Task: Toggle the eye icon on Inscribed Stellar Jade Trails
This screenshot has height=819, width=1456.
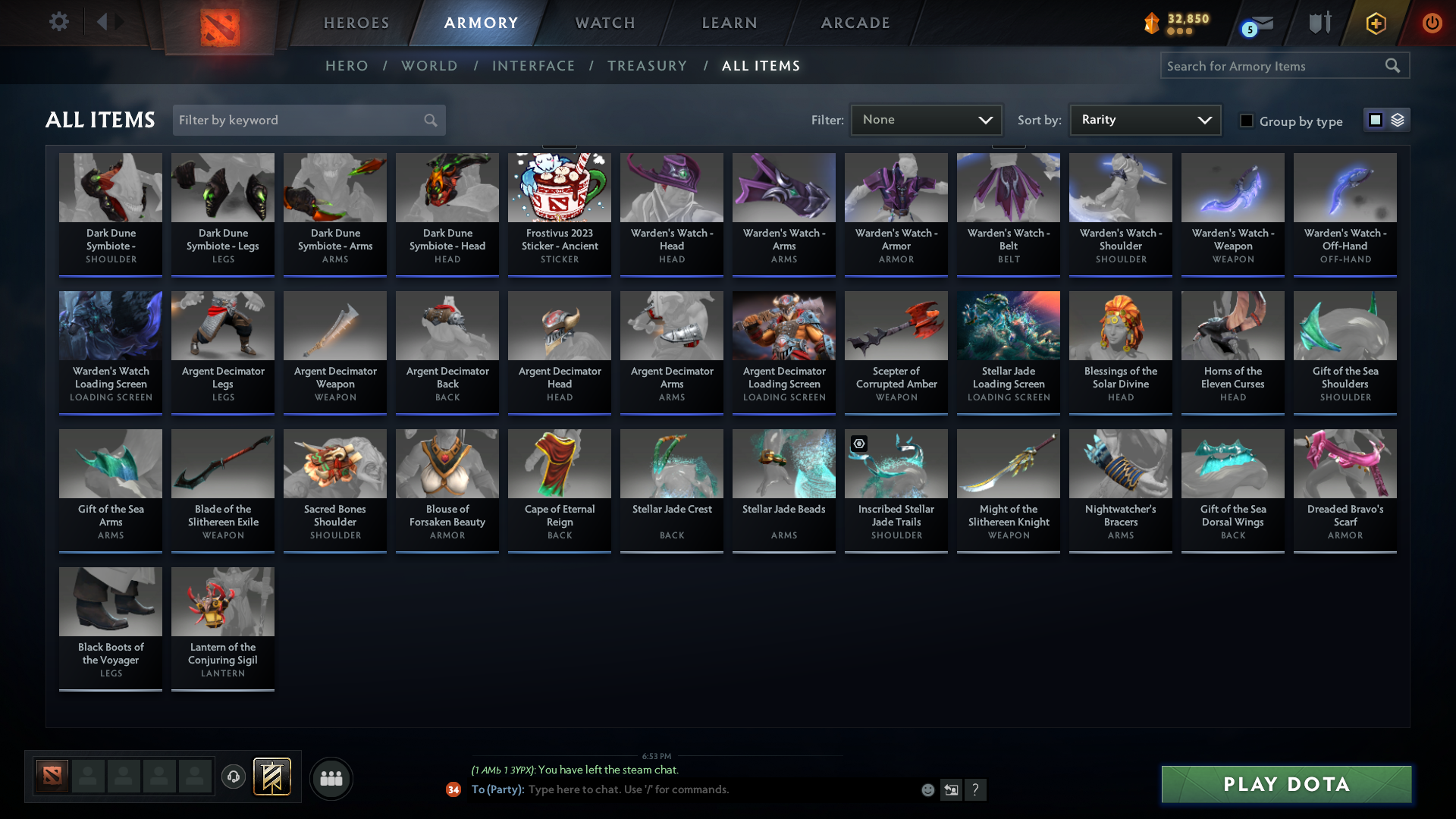Action: [858, 444]
